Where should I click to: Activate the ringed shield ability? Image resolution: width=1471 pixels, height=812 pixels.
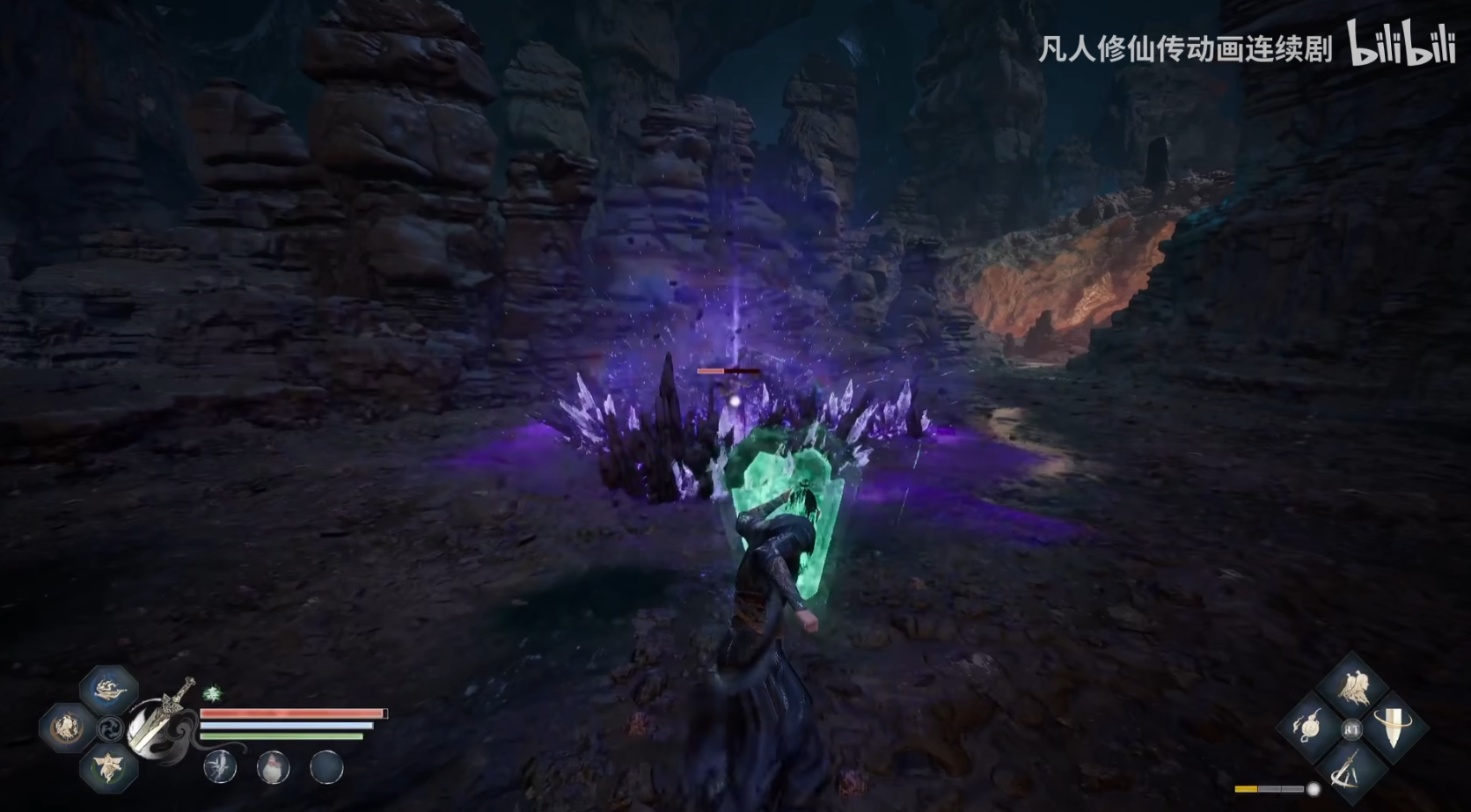tap(1394, 728)
